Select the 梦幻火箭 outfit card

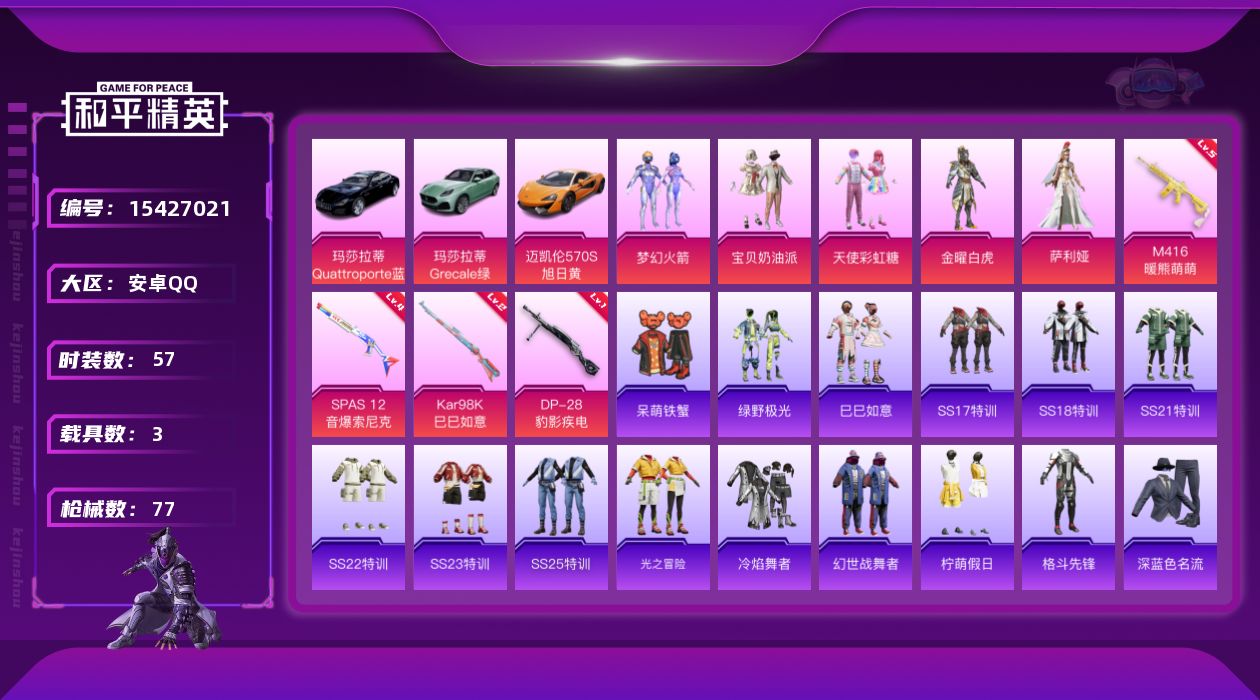click(x=663, y=211)
